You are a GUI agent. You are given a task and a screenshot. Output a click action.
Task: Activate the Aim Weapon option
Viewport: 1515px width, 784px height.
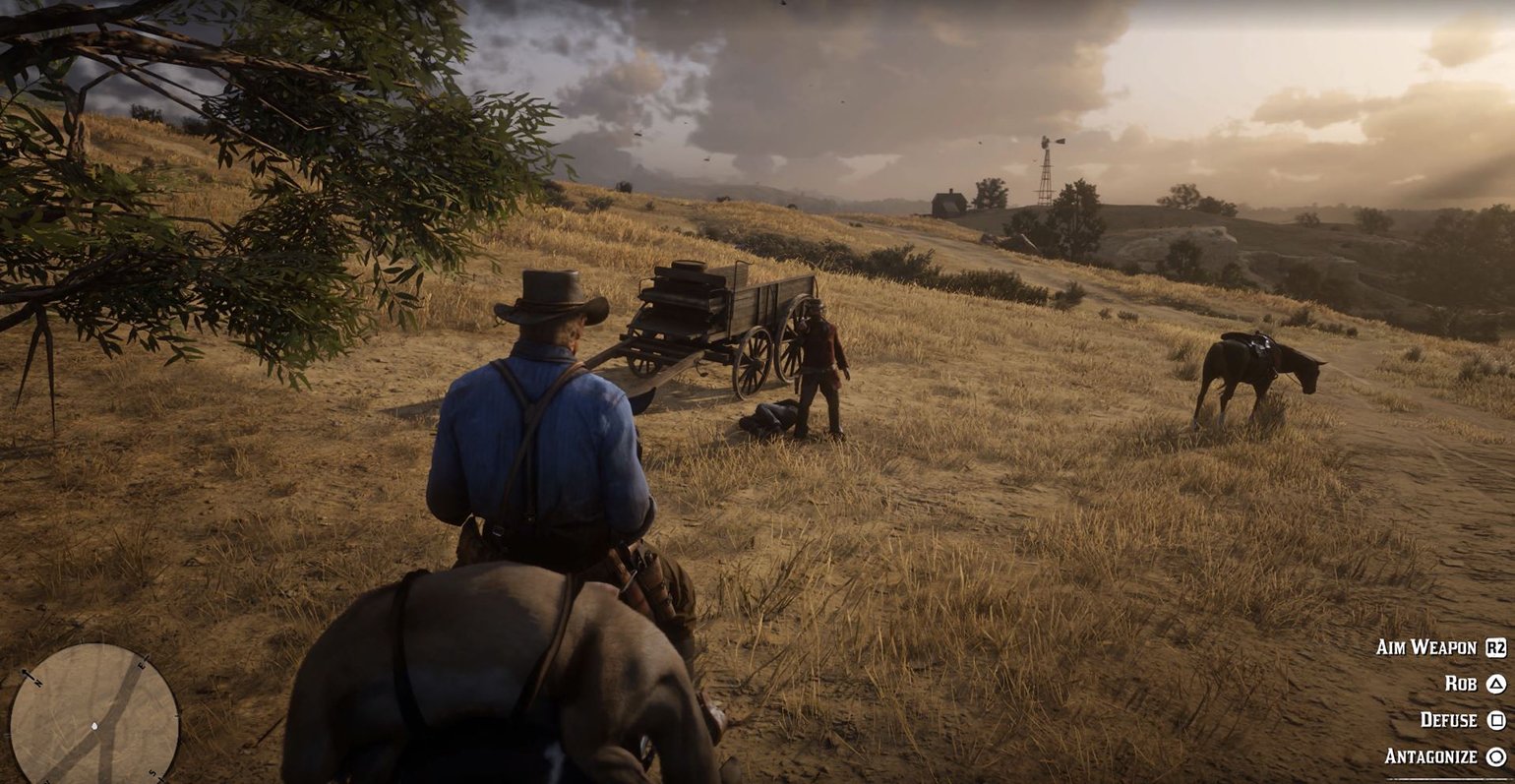point(1440,647)
